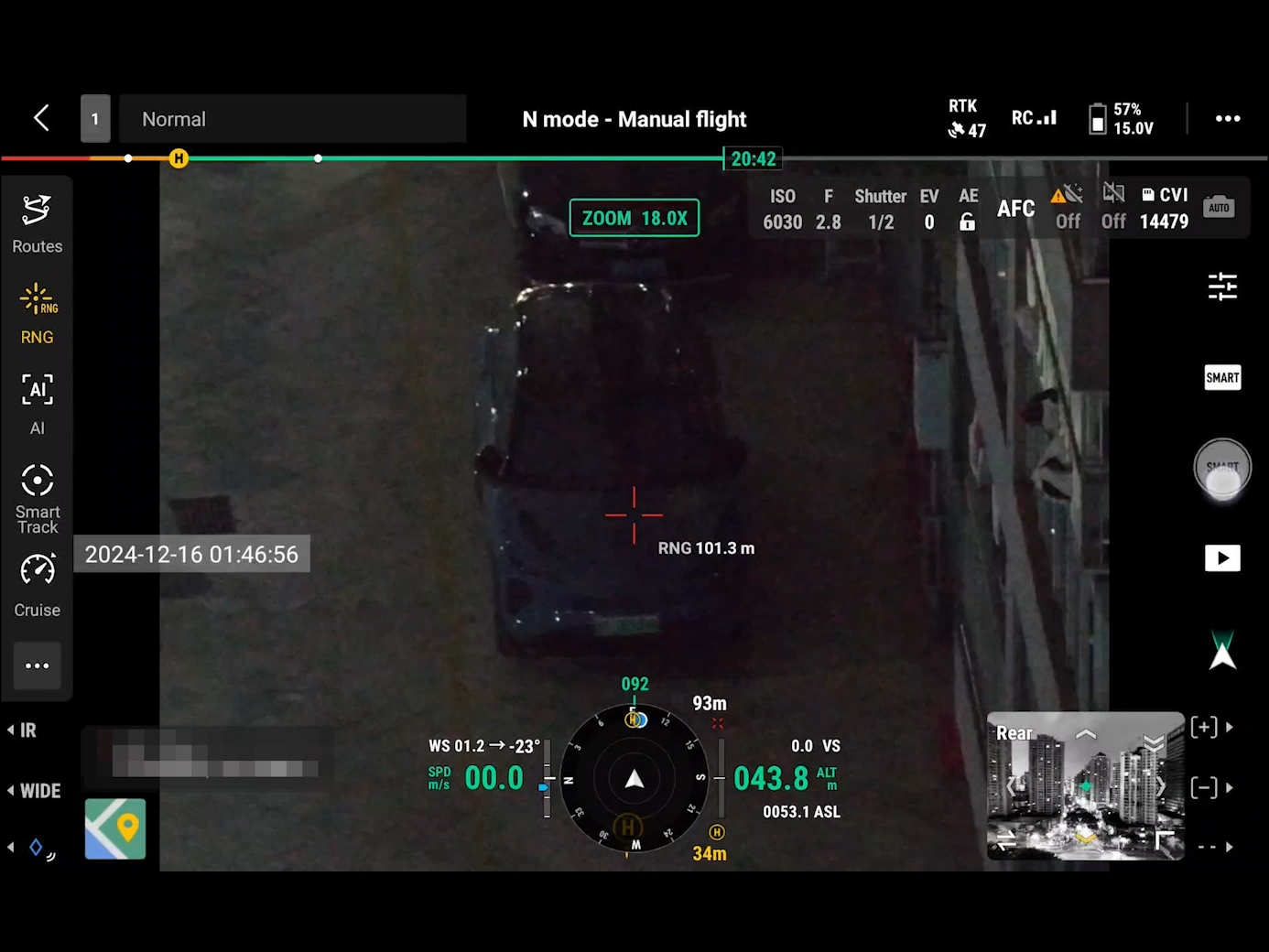Open the More options in left sidebar
Image resolution: width=1269 pixels, height=952 pixels.
pos(37,665)
